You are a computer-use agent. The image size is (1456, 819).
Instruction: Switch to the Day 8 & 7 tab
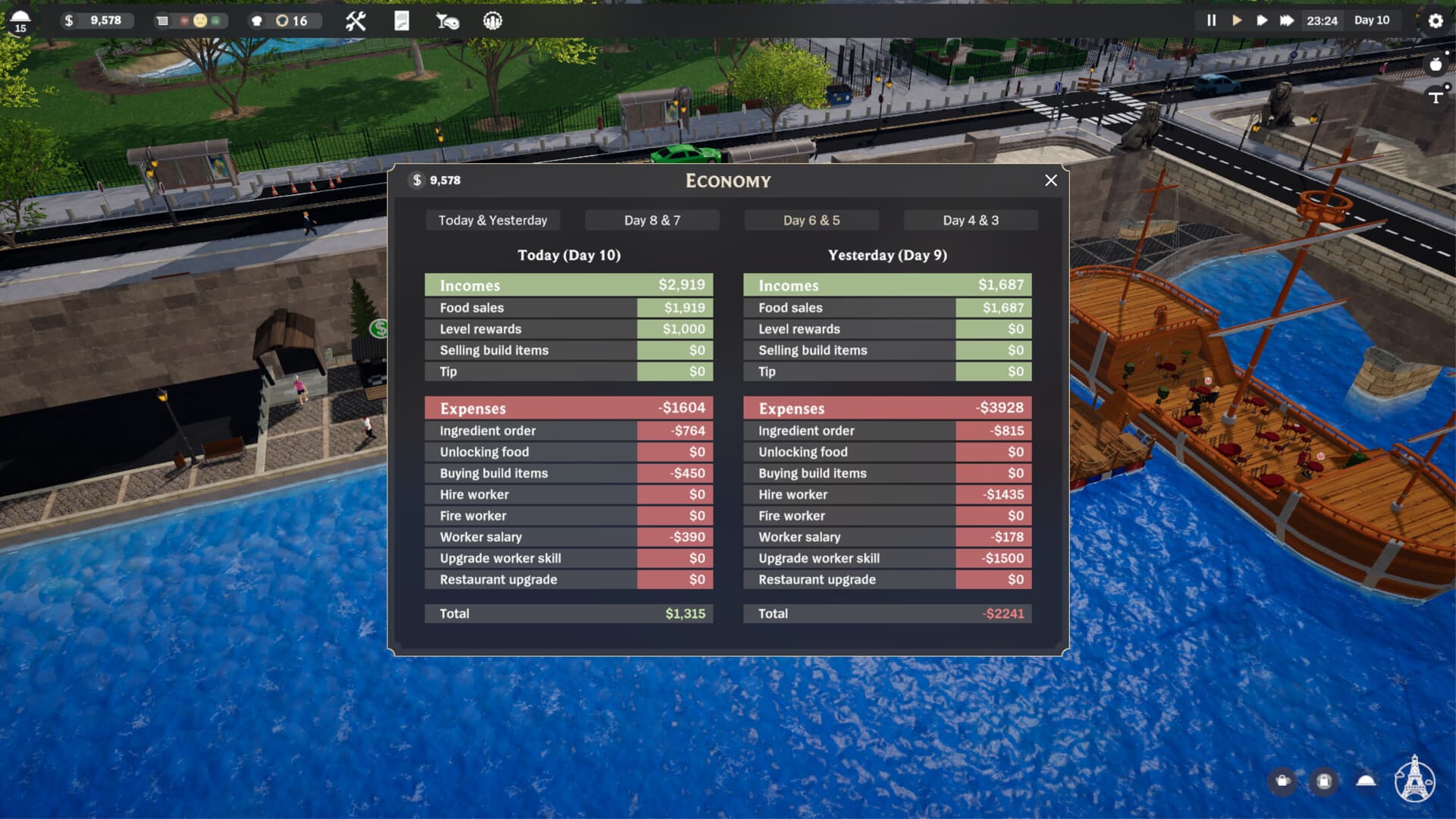651,220
